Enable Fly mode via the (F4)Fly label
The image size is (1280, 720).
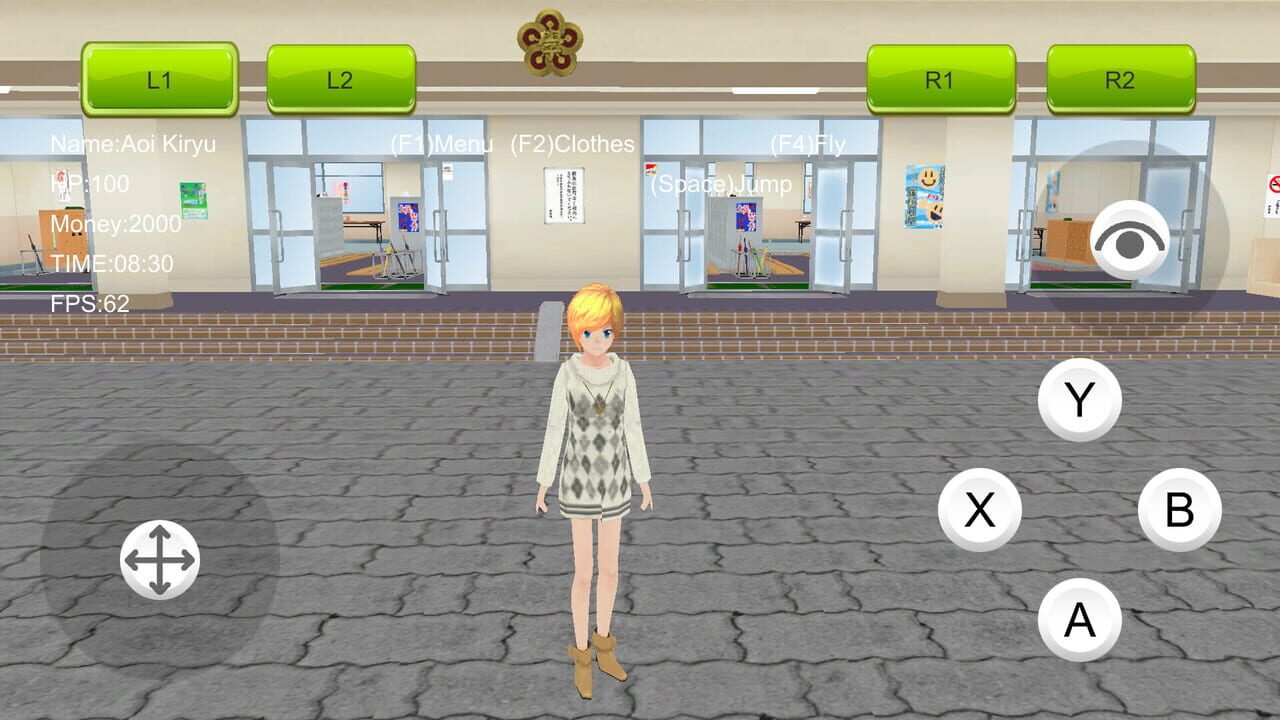point(806,144)
